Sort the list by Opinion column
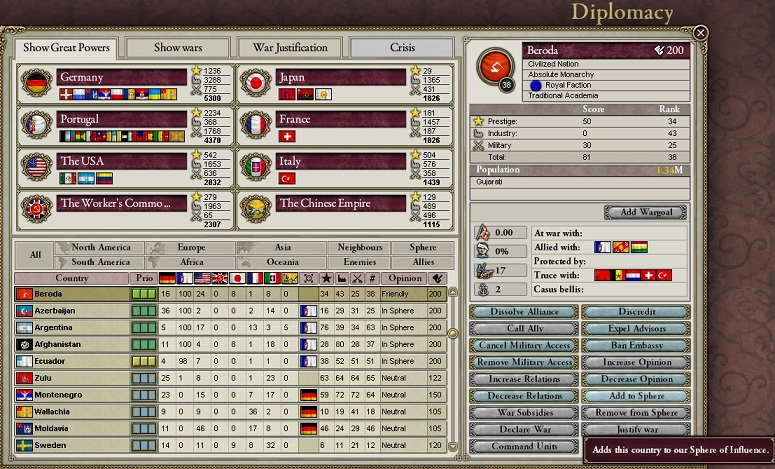 [405, 278]
